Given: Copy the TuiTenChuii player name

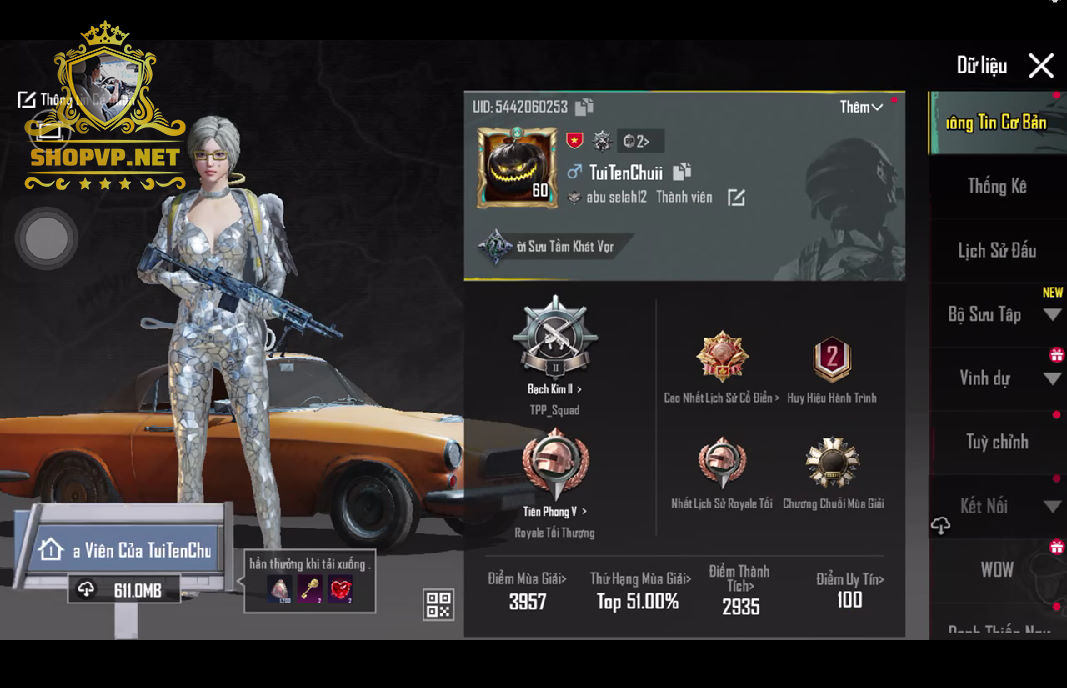Looking at the screenshot, I should coord(682,172).
